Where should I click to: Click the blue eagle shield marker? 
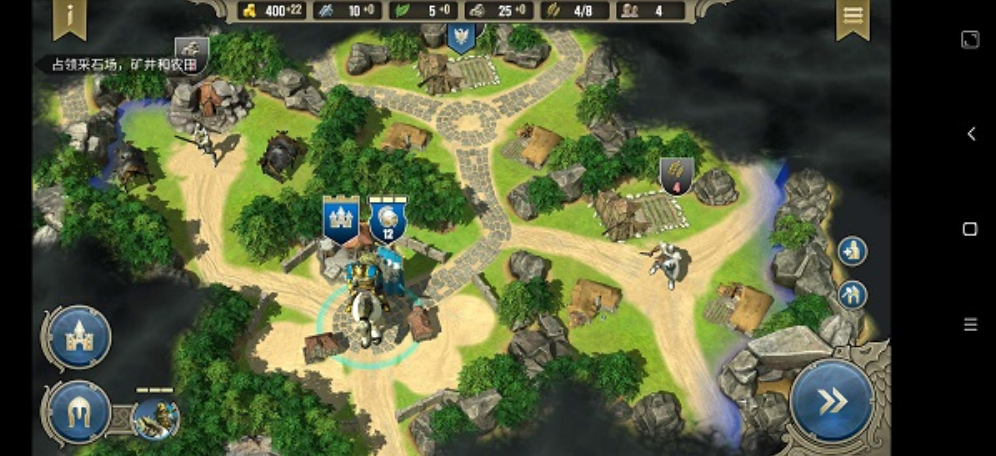pos(460,38)
